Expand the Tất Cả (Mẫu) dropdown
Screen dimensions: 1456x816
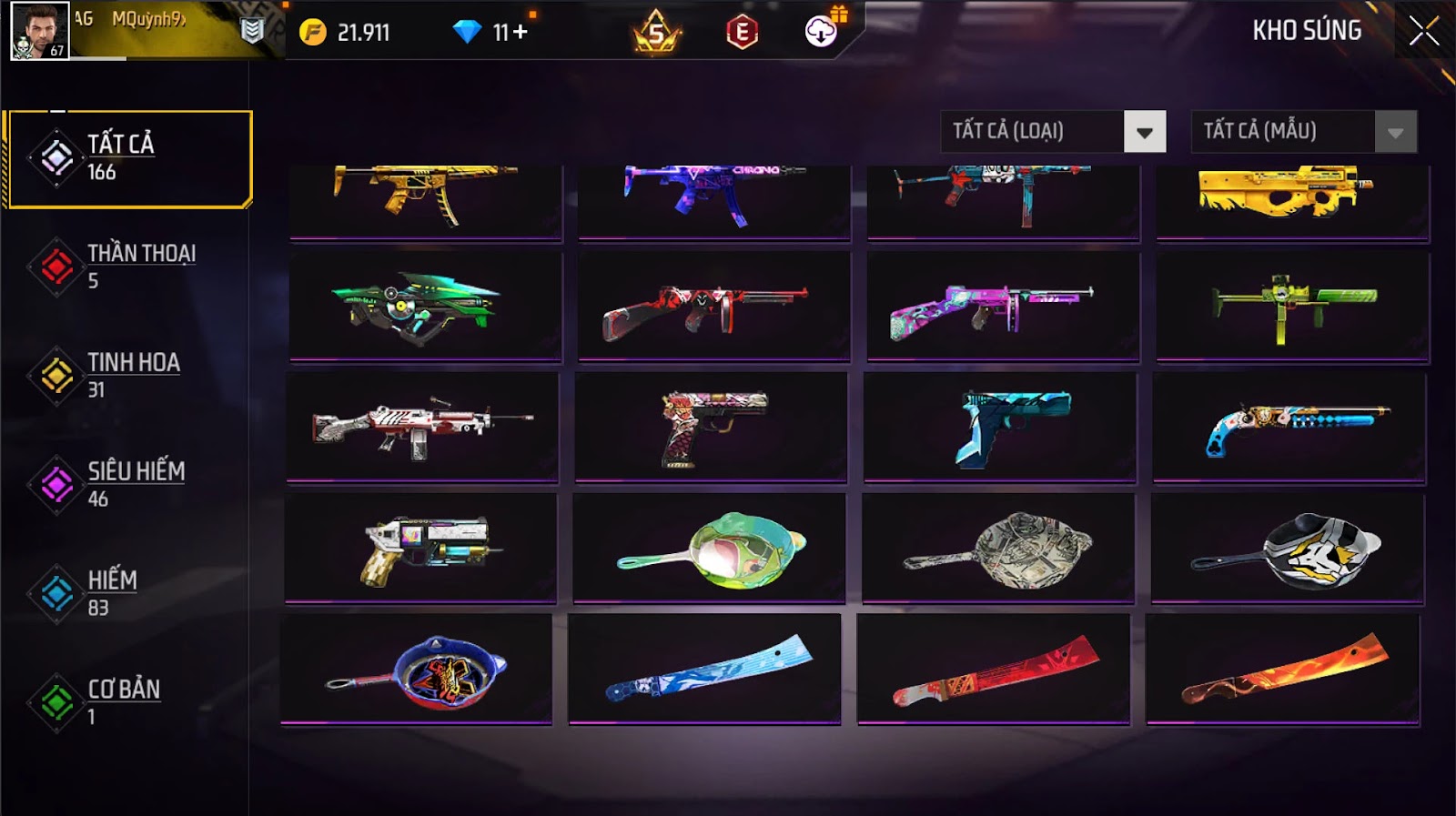pos(1303,132)
